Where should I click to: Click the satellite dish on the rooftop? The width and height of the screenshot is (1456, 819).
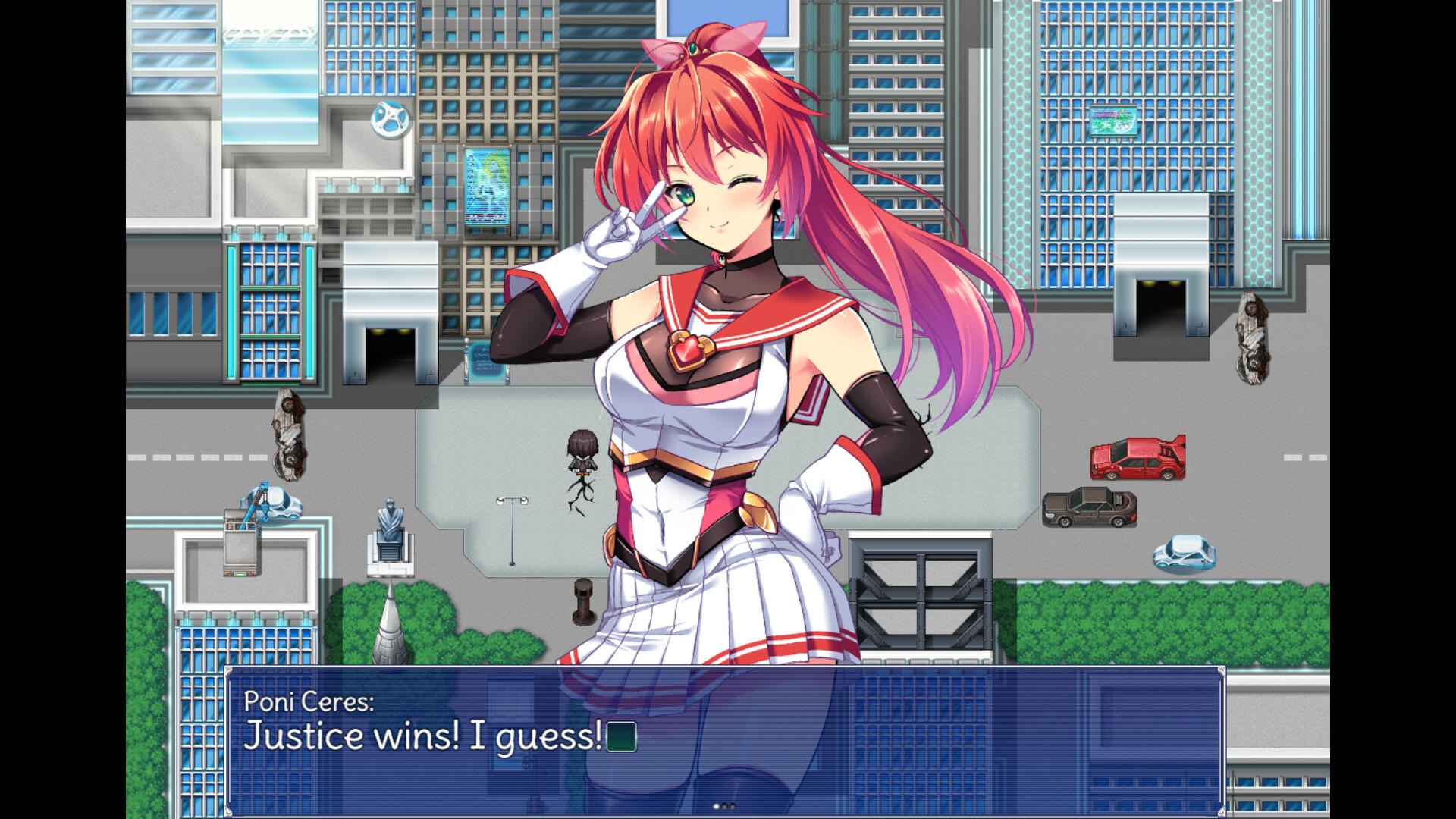point(388,121)
